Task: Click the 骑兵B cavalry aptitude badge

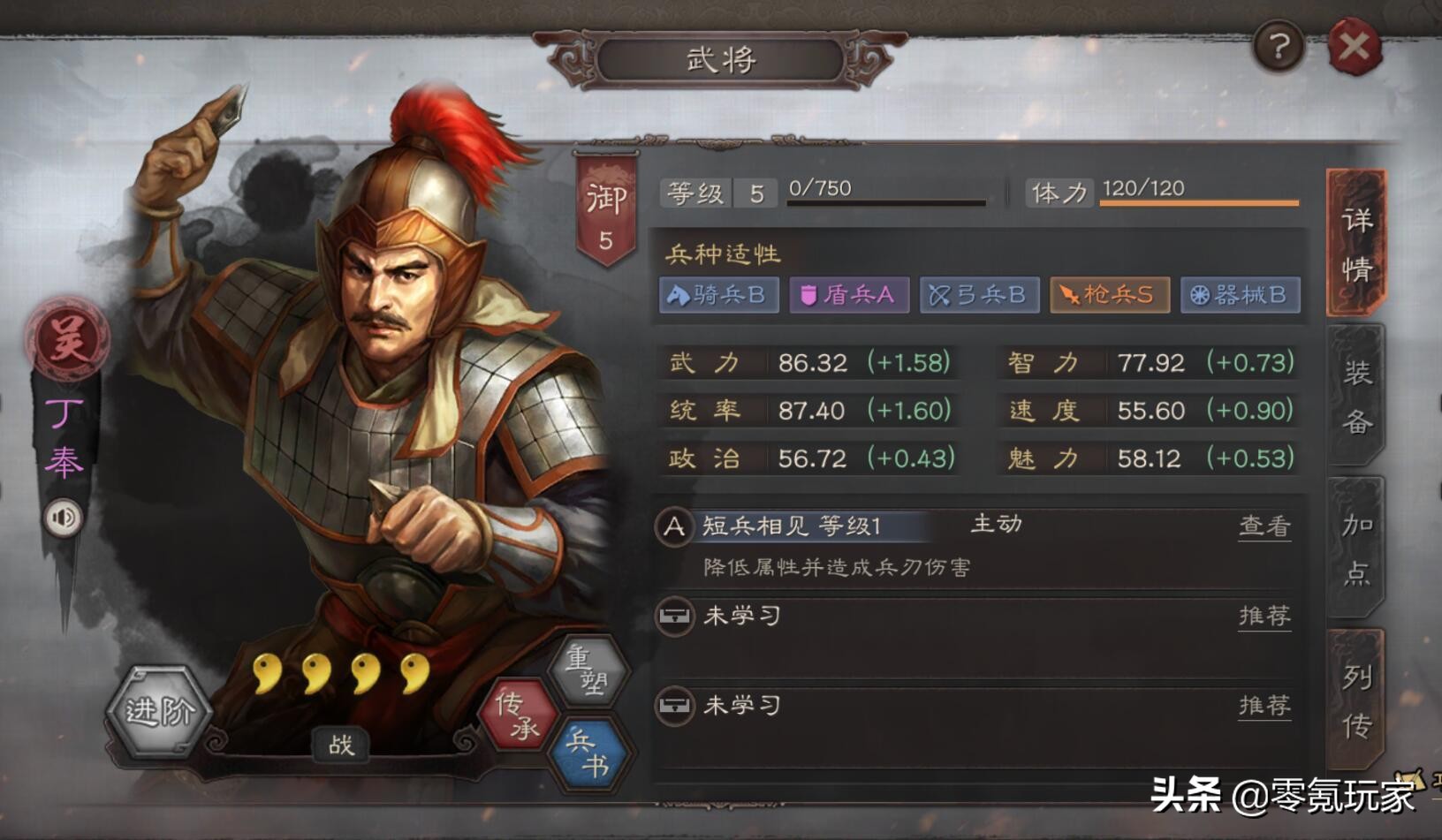Action: pyautogui.click(x=717, y=296)
